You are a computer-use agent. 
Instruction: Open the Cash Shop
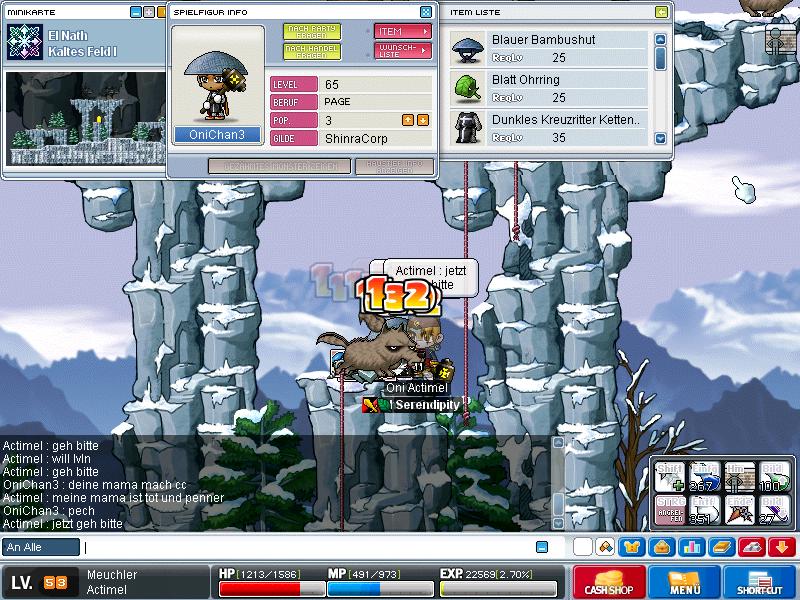pos(609,583)
